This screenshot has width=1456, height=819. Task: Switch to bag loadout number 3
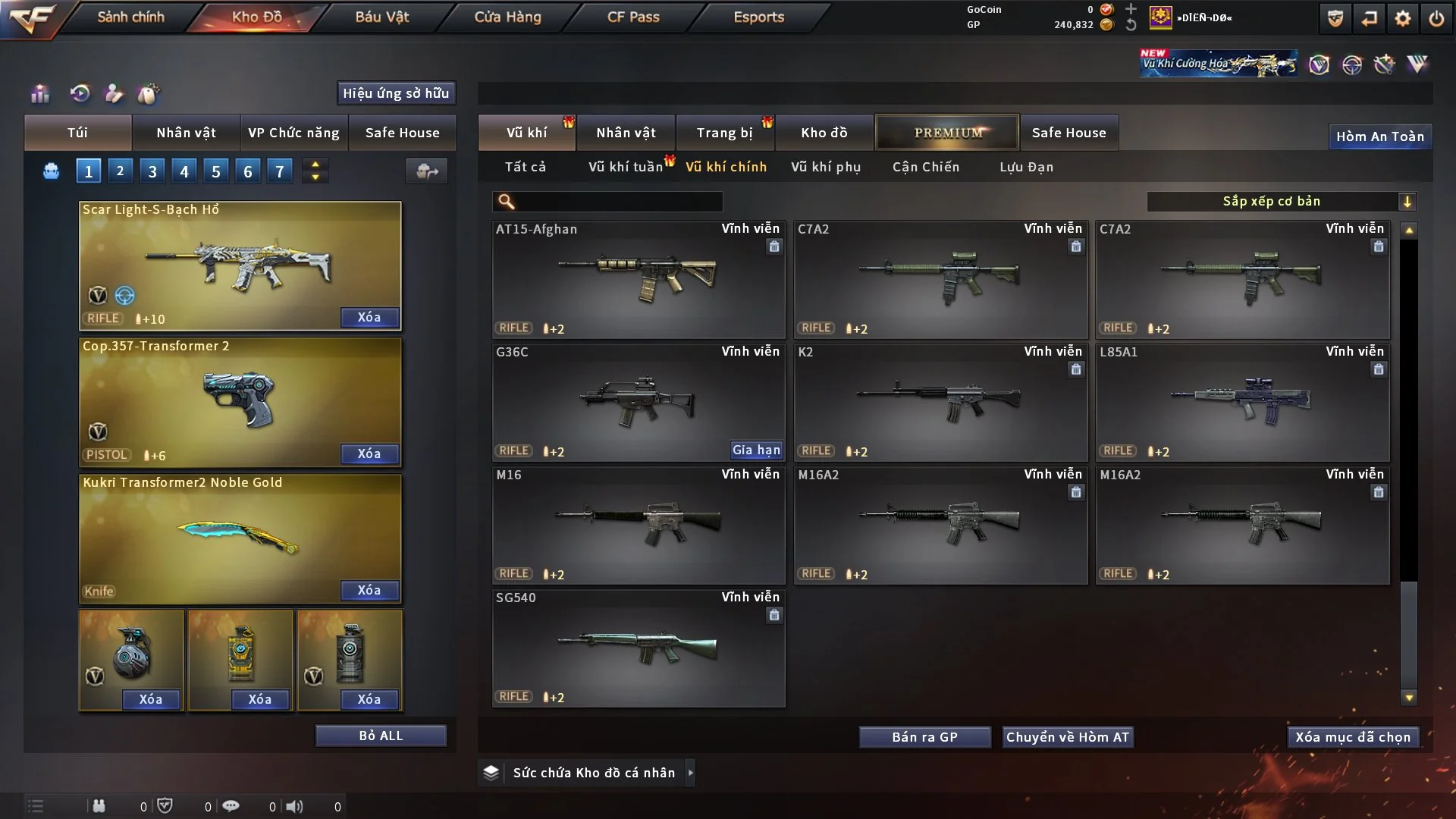click(152, 171)
